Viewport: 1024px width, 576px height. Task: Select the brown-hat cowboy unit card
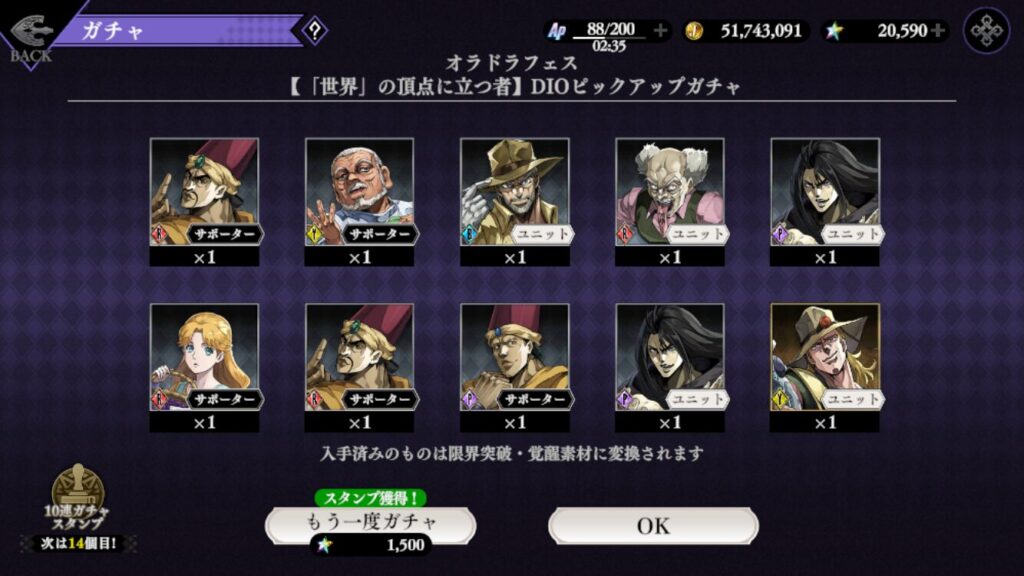click(514, 194)
